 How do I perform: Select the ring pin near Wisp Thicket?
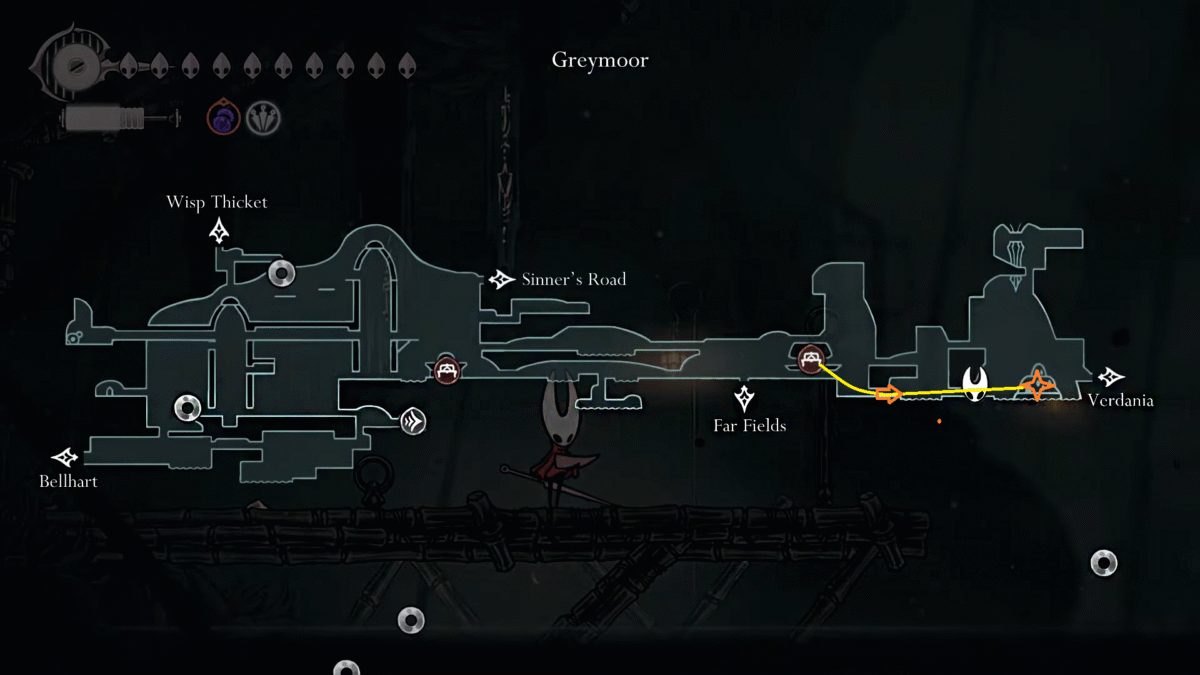(281, 272)
